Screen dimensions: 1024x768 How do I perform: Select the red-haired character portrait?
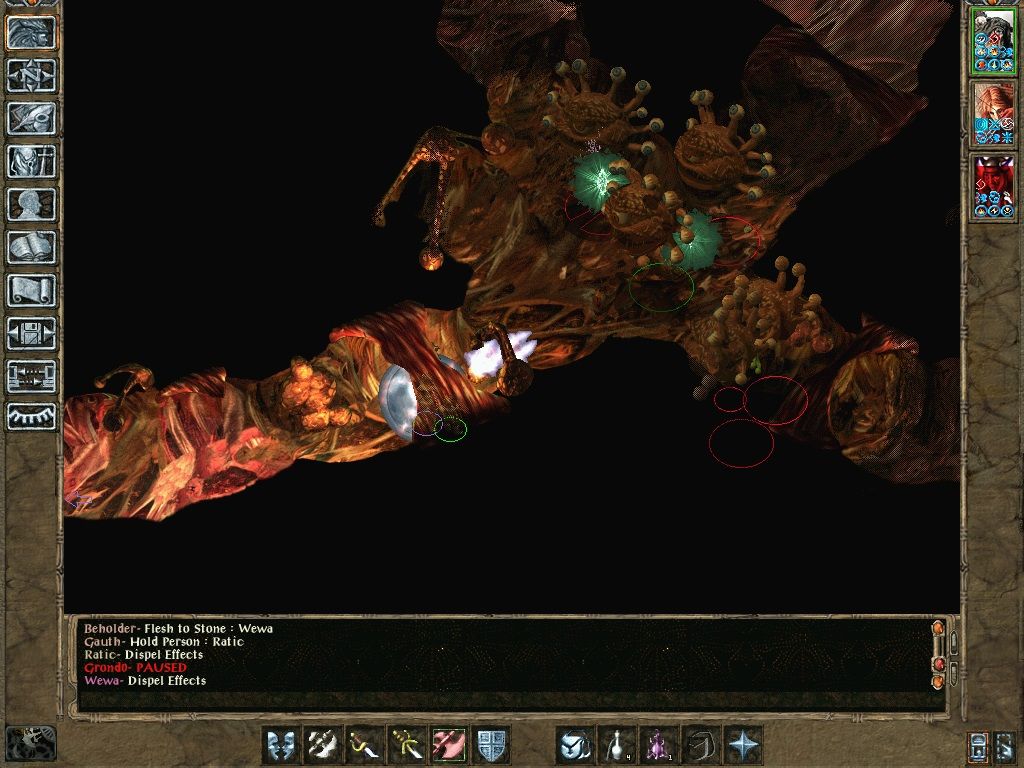(x=993, y=114)
